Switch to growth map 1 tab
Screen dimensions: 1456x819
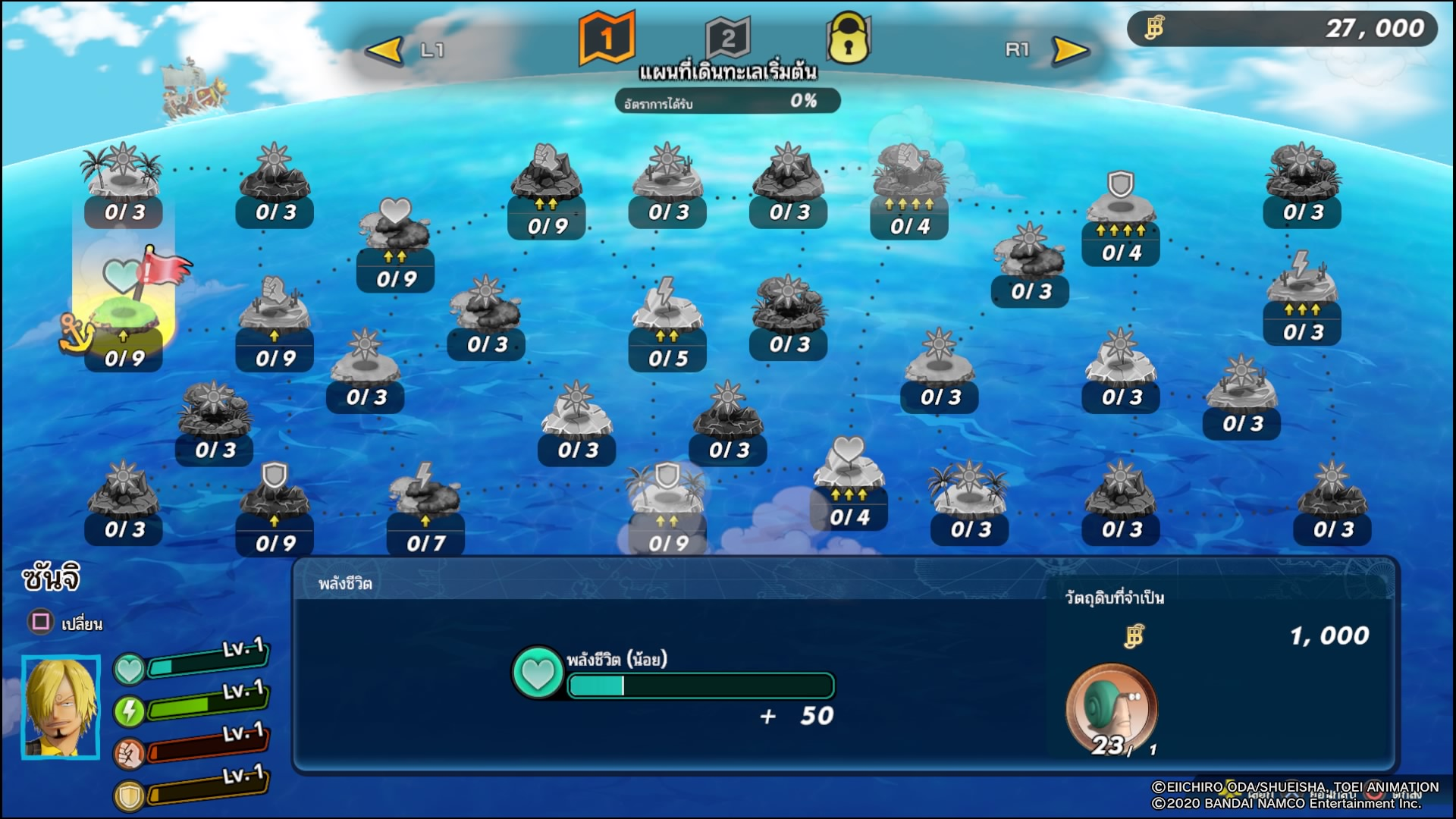click(606, 38)
